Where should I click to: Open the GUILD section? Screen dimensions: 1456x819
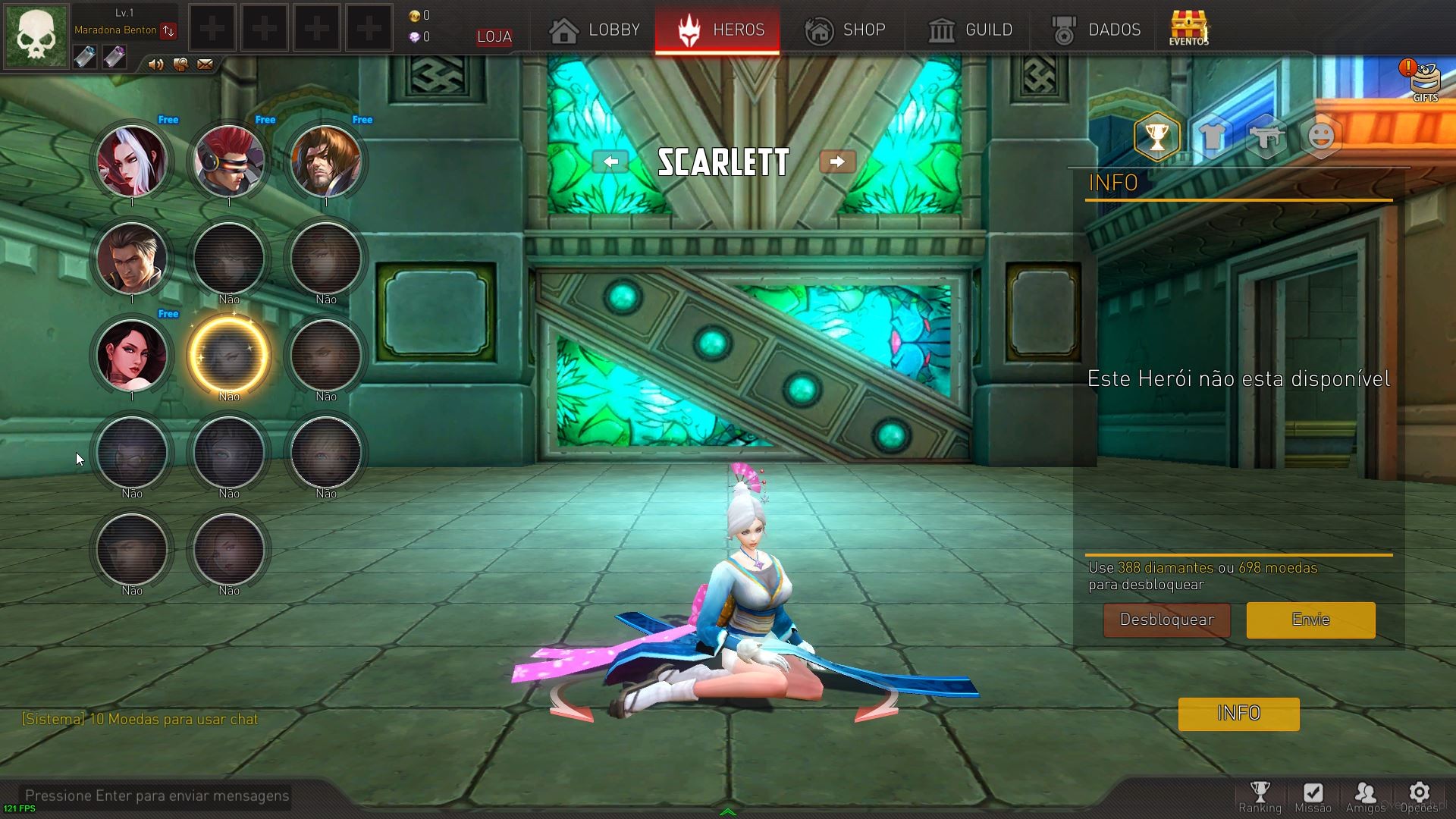(x=971, y=30)
